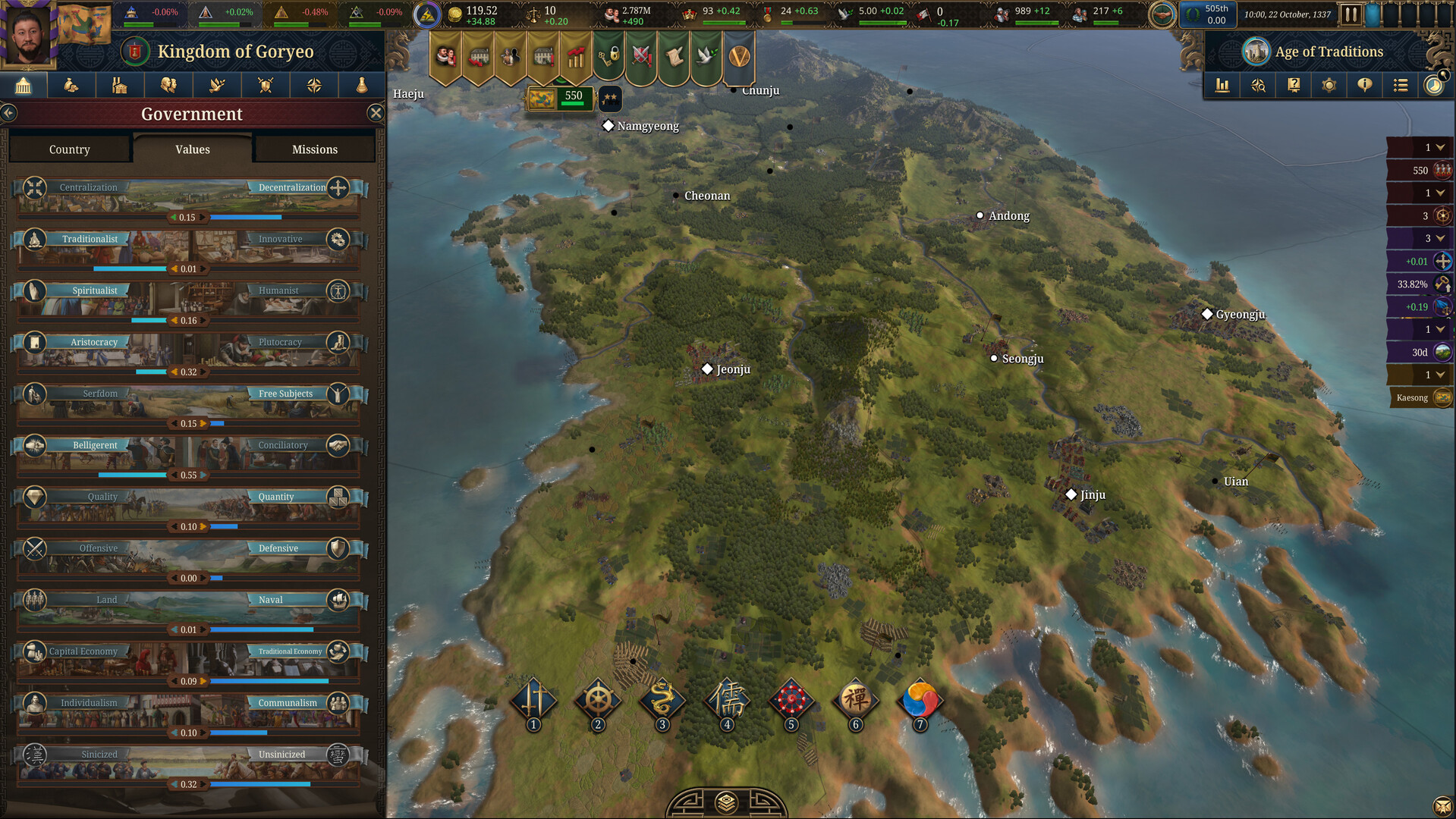The image size is (1456, 819).
Task: Open the statistics bar-chart tool top right
Action: 1222,85
